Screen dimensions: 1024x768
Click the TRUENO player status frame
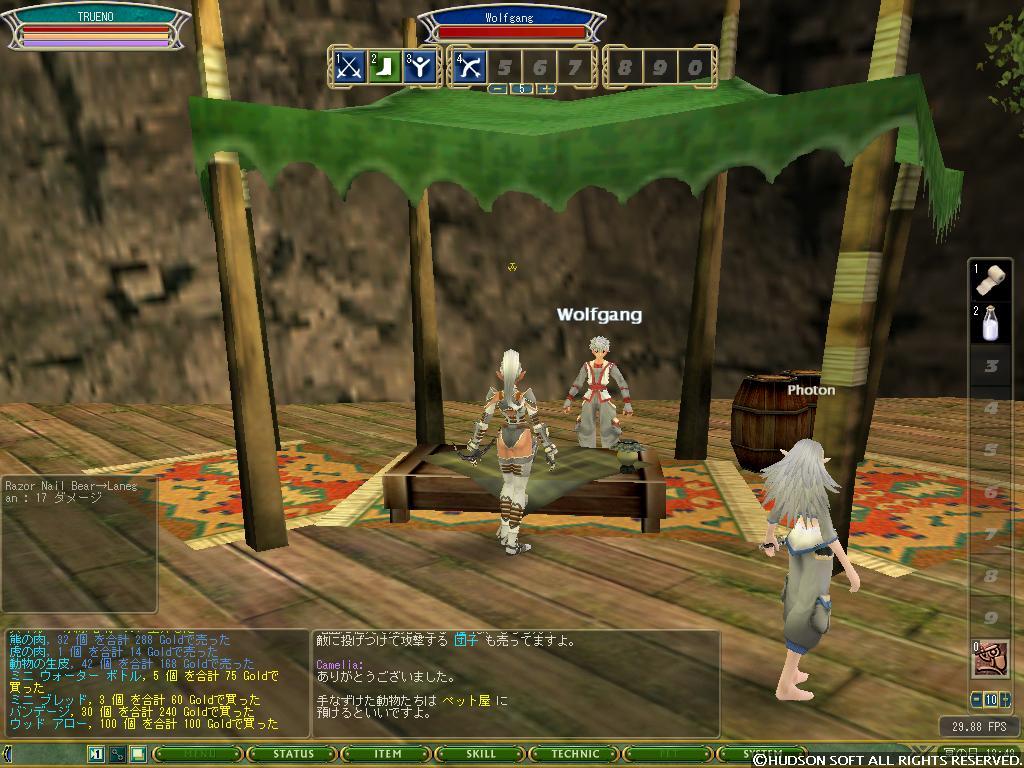(x=96, y=28)
